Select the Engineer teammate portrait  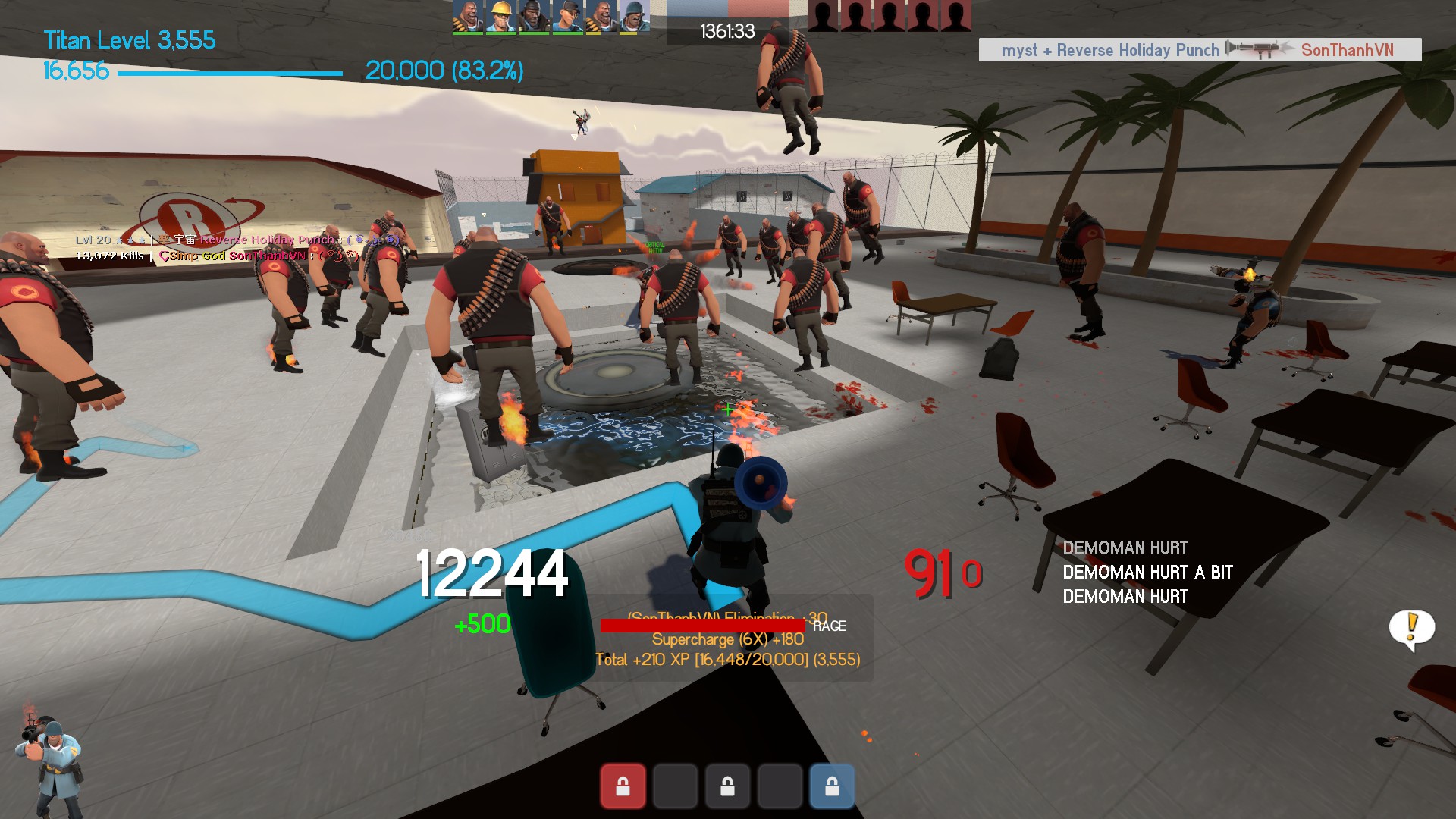[500, 17]
